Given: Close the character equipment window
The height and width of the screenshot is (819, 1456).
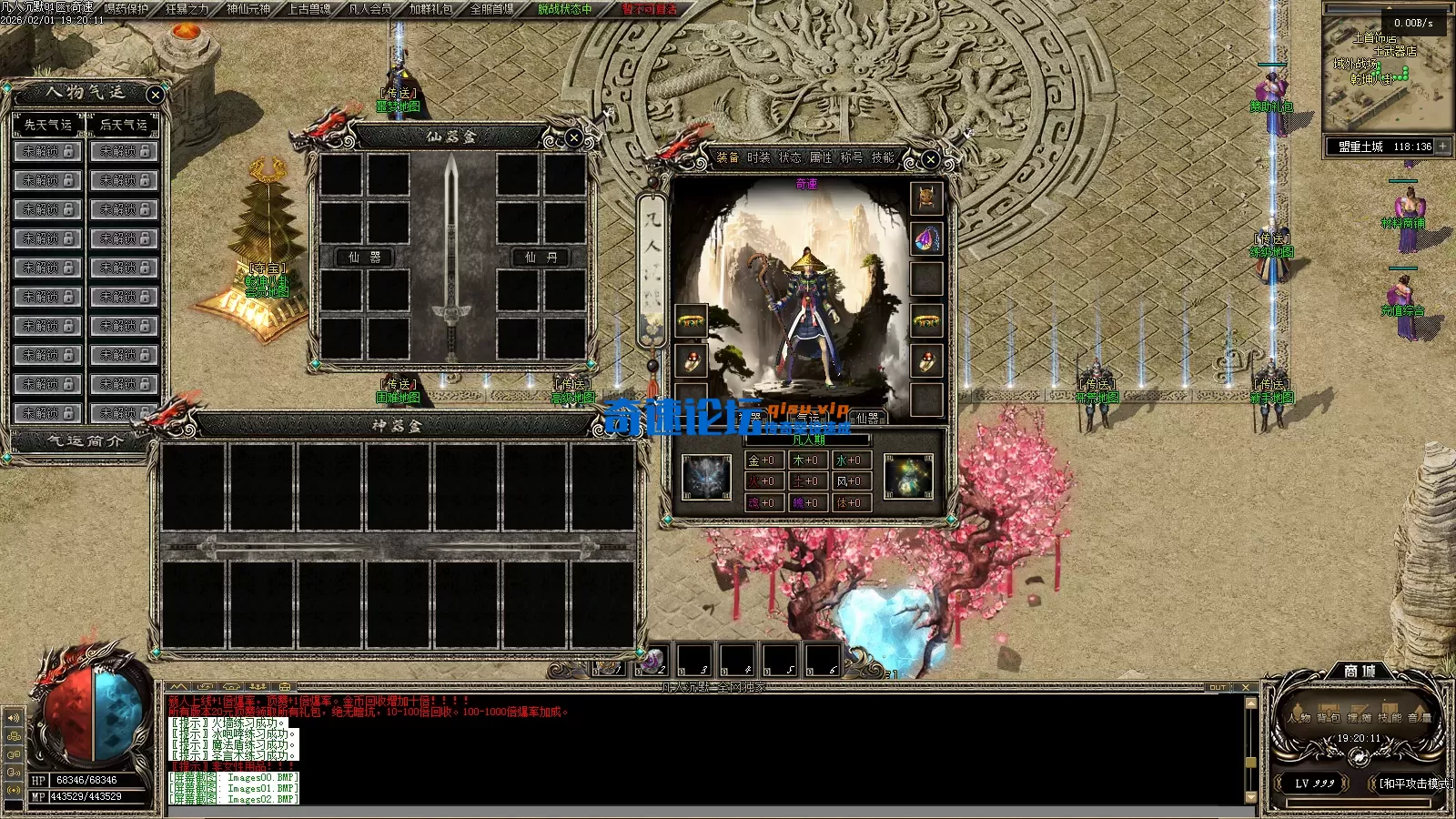Looking at the screenshot, I should [930, 159].
